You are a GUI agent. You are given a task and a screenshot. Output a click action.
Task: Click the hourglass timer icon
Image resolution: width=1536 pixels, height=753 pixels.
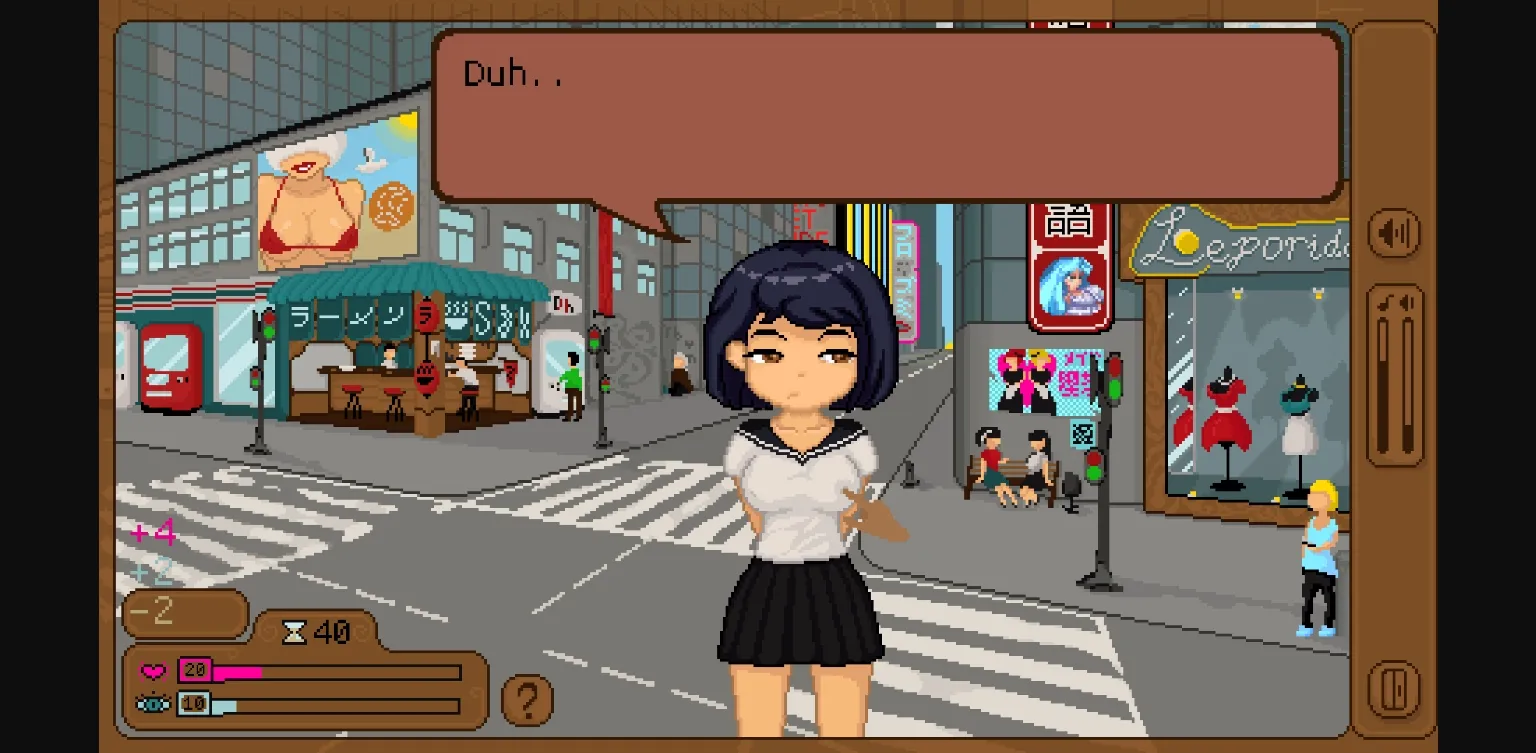(x=295, y=631)
